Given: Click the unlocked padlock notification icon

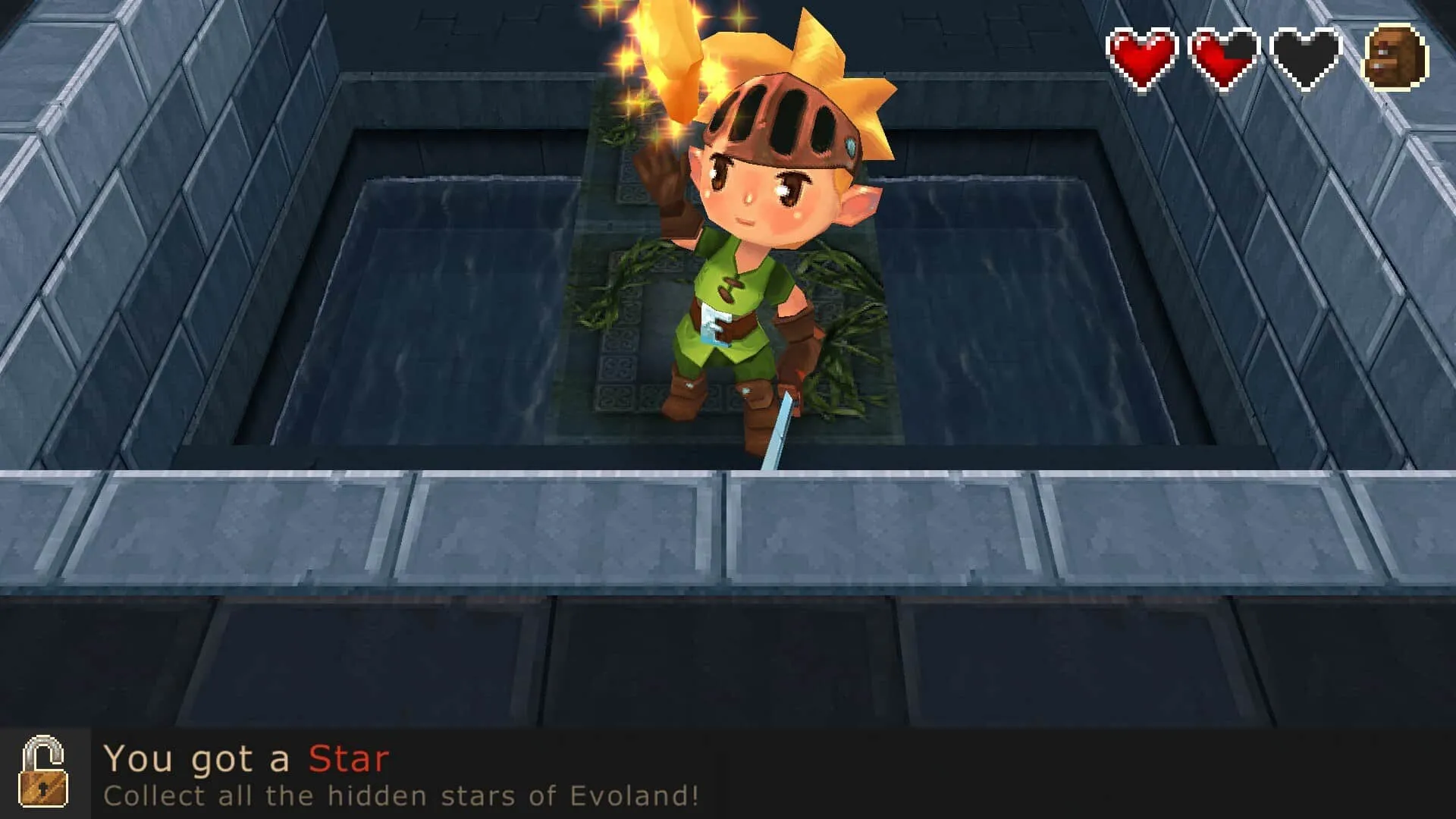Looking at the screenshot, I should point(44,772).
